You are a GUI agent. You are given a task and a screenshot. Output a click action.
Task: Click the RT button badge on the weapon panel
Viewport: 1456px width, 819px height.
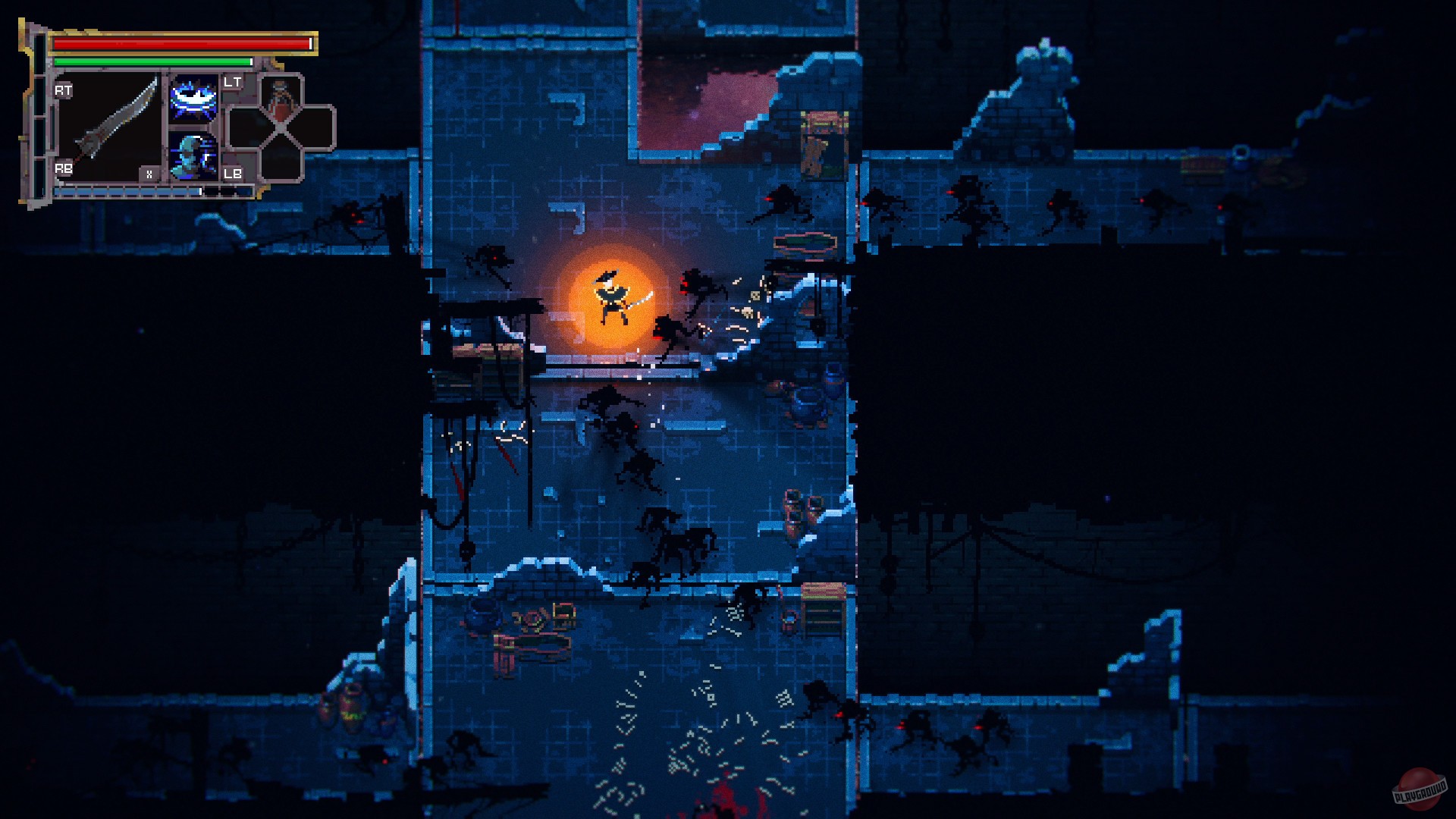click(x=64, y=91)
